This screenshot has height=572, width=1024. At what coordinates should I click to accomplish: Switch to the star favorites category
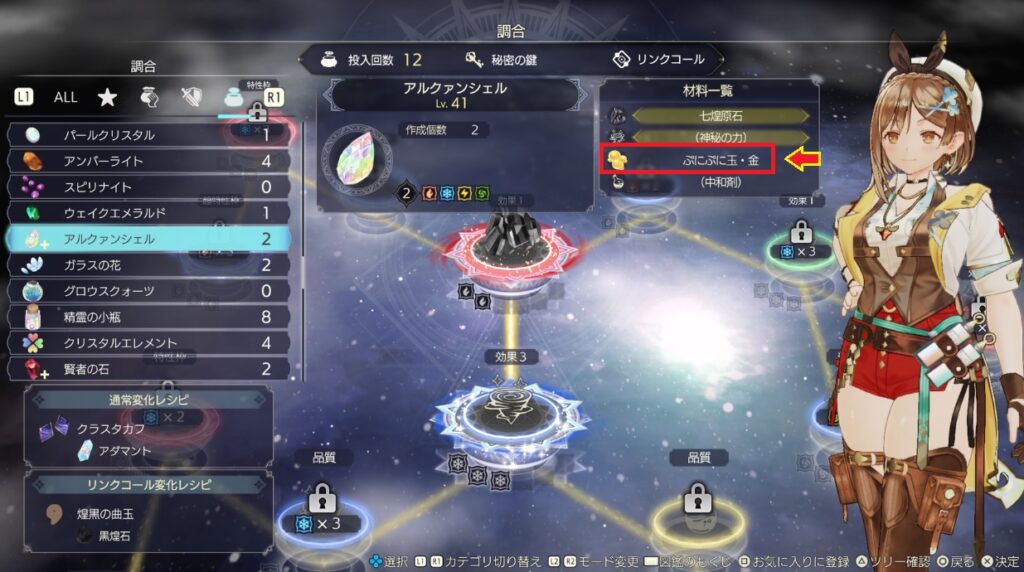pyautogui.click(x=107, y=97)
